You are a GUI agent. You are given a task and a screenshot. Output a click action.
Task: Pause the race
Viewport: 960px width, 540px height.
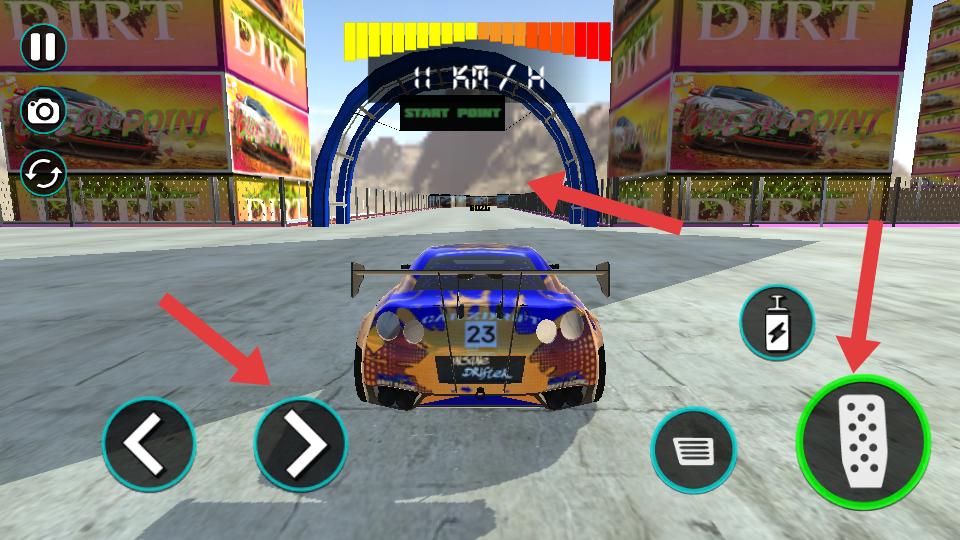[43, 47]
